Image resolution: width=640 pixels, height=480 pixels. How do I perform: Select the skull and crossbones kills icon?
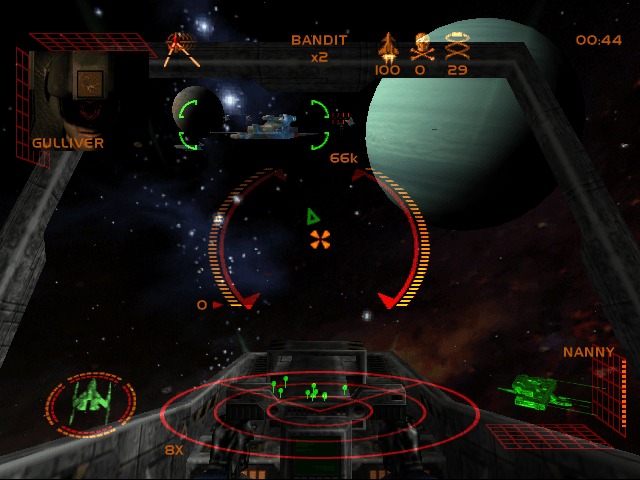click(x=422, y=47)
